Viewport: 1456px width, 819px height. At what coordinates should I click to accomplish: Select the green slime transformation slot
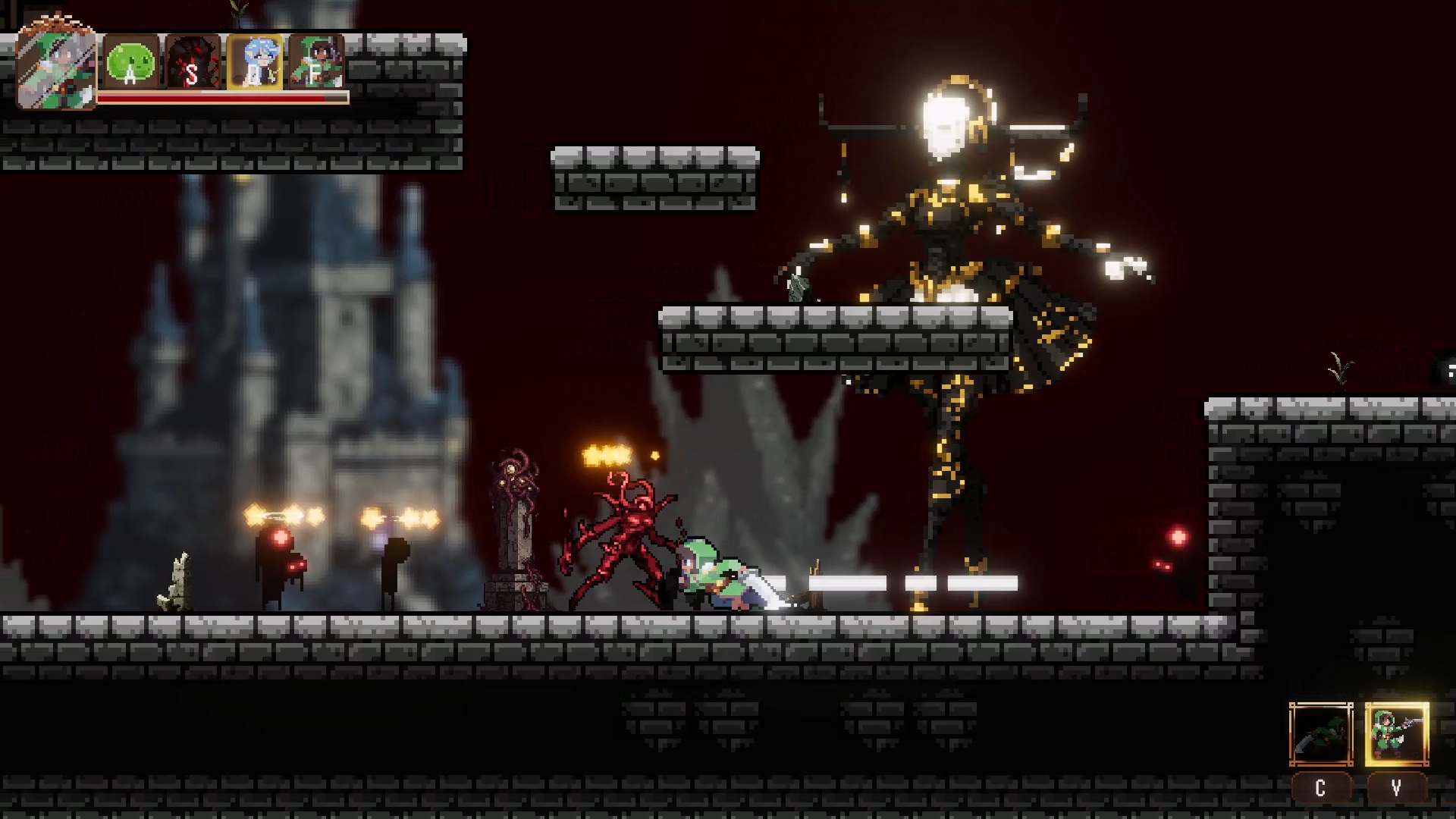click(130, 62)
